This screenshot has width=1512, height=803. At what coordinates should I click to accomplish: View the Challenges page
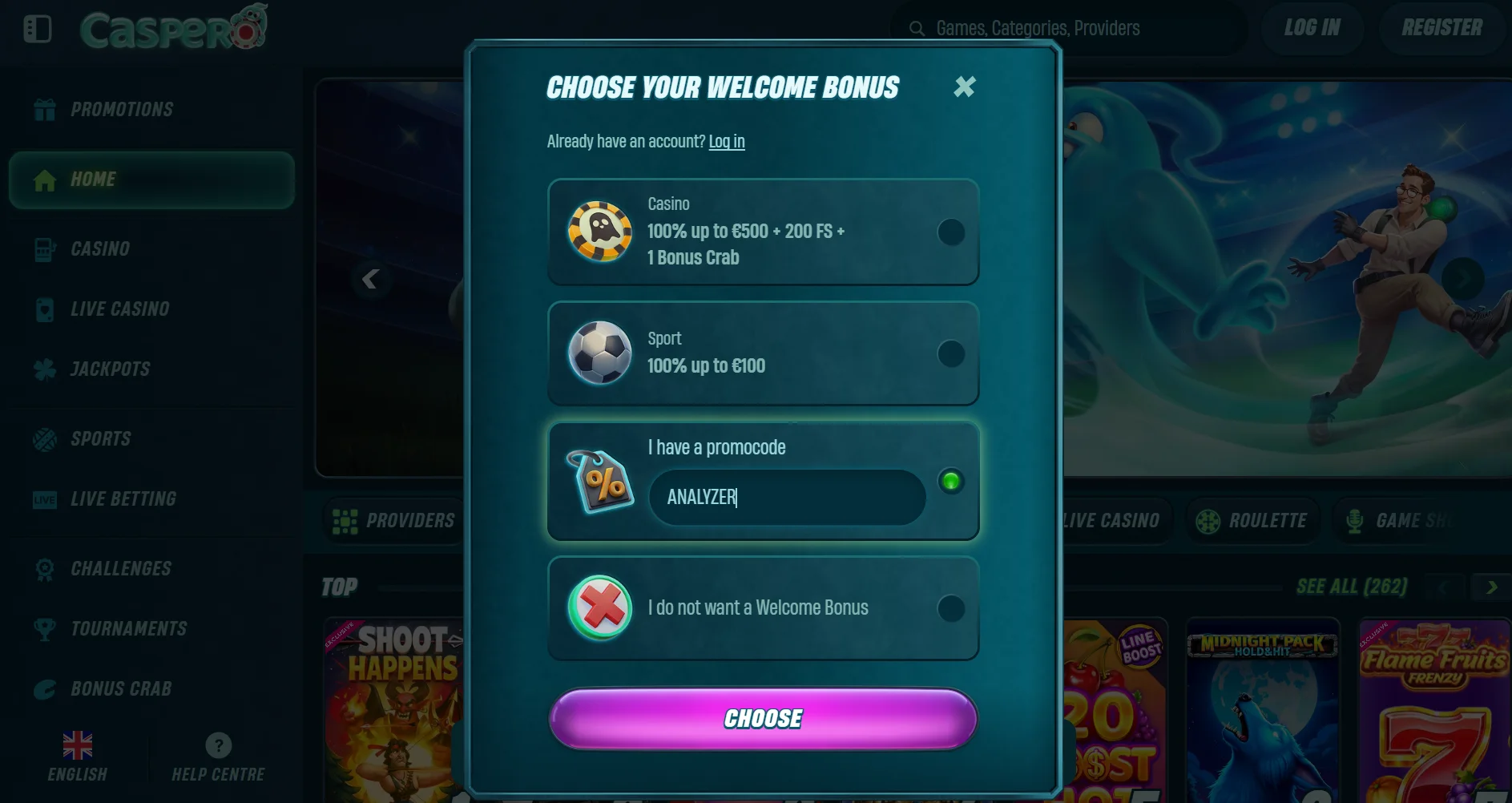coord(120,569)
